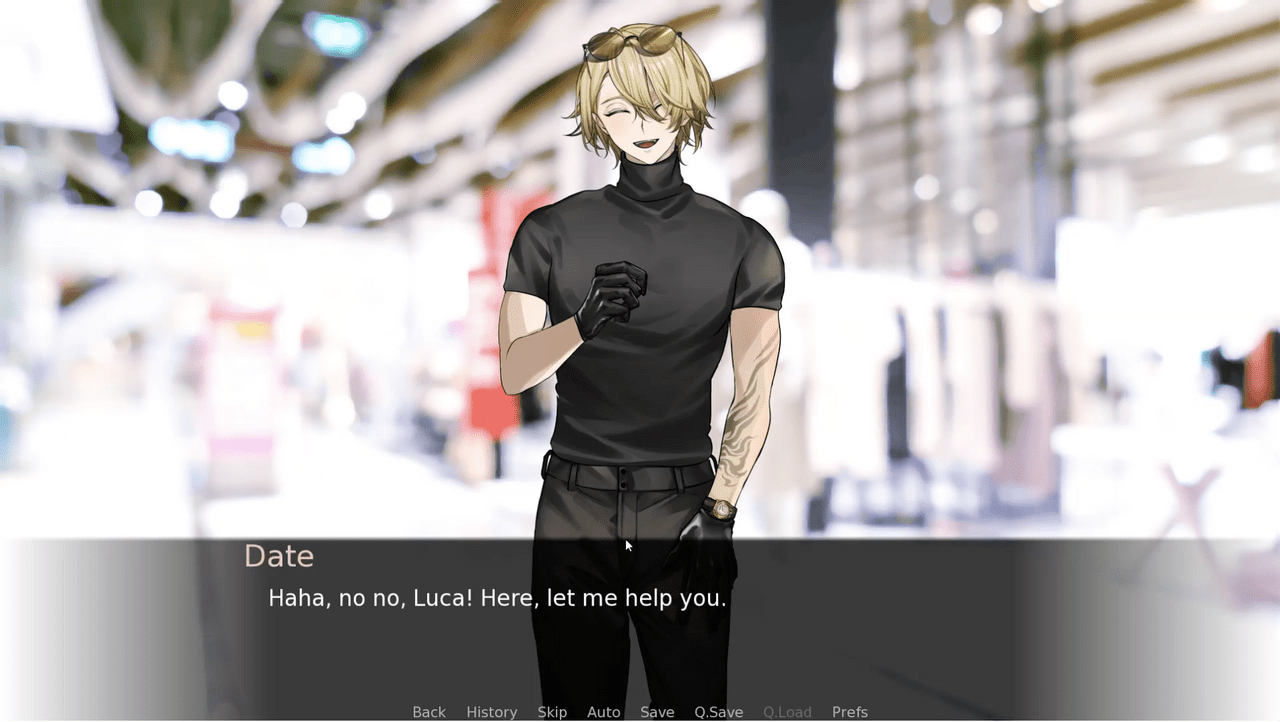Advance the dialogue by clicking the text box
Screen dimensions: 1280x722
pyautogui.click(x=640, y=630)
